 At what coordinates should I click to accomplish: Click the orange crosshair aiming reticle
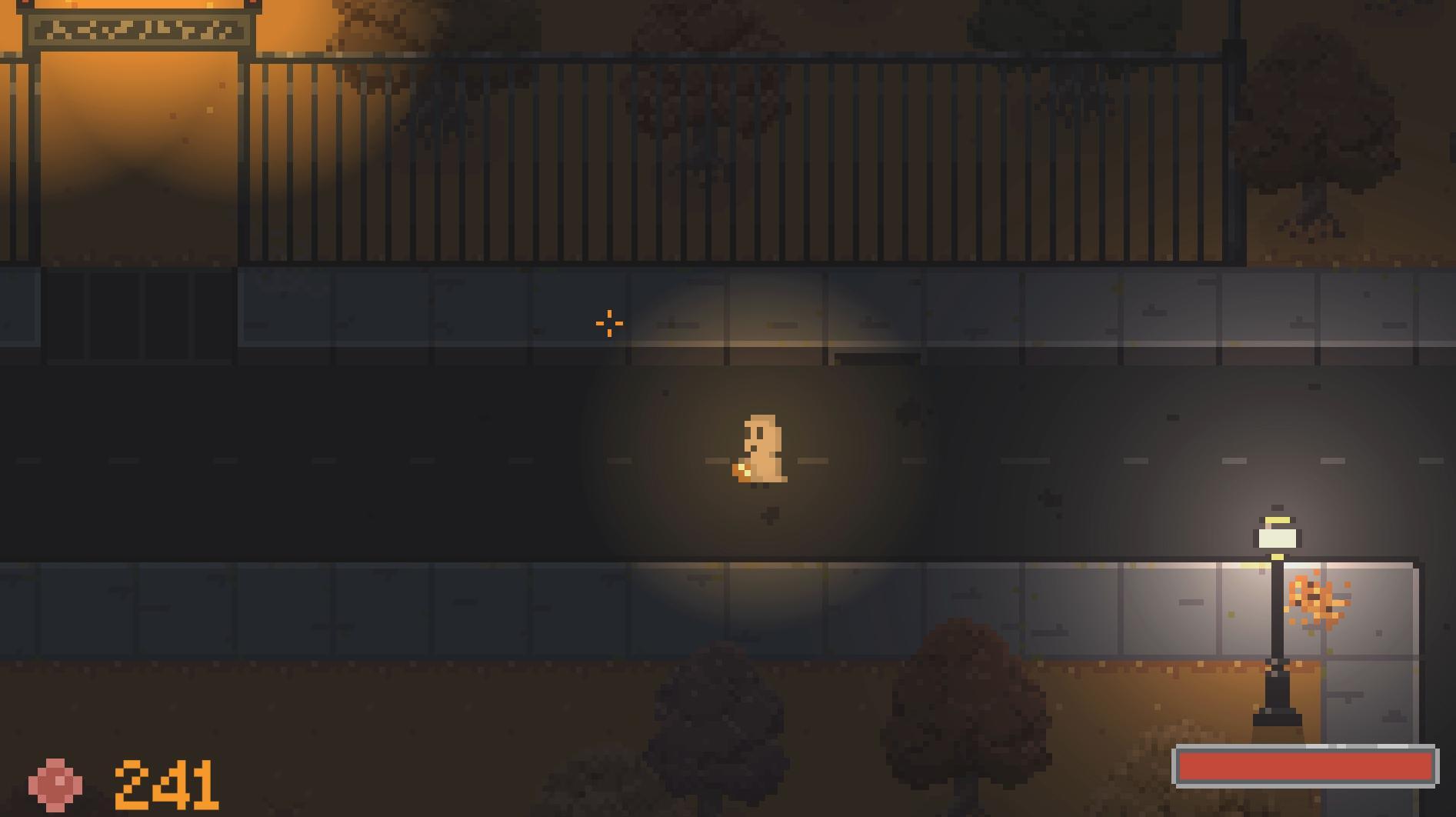608,323
